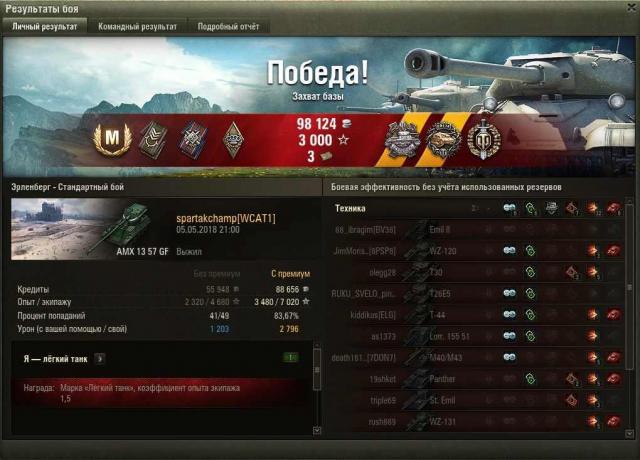Click the World of Tanks logo medal
The height and width of the screenshot is (460, 640).
pos(484,139)
